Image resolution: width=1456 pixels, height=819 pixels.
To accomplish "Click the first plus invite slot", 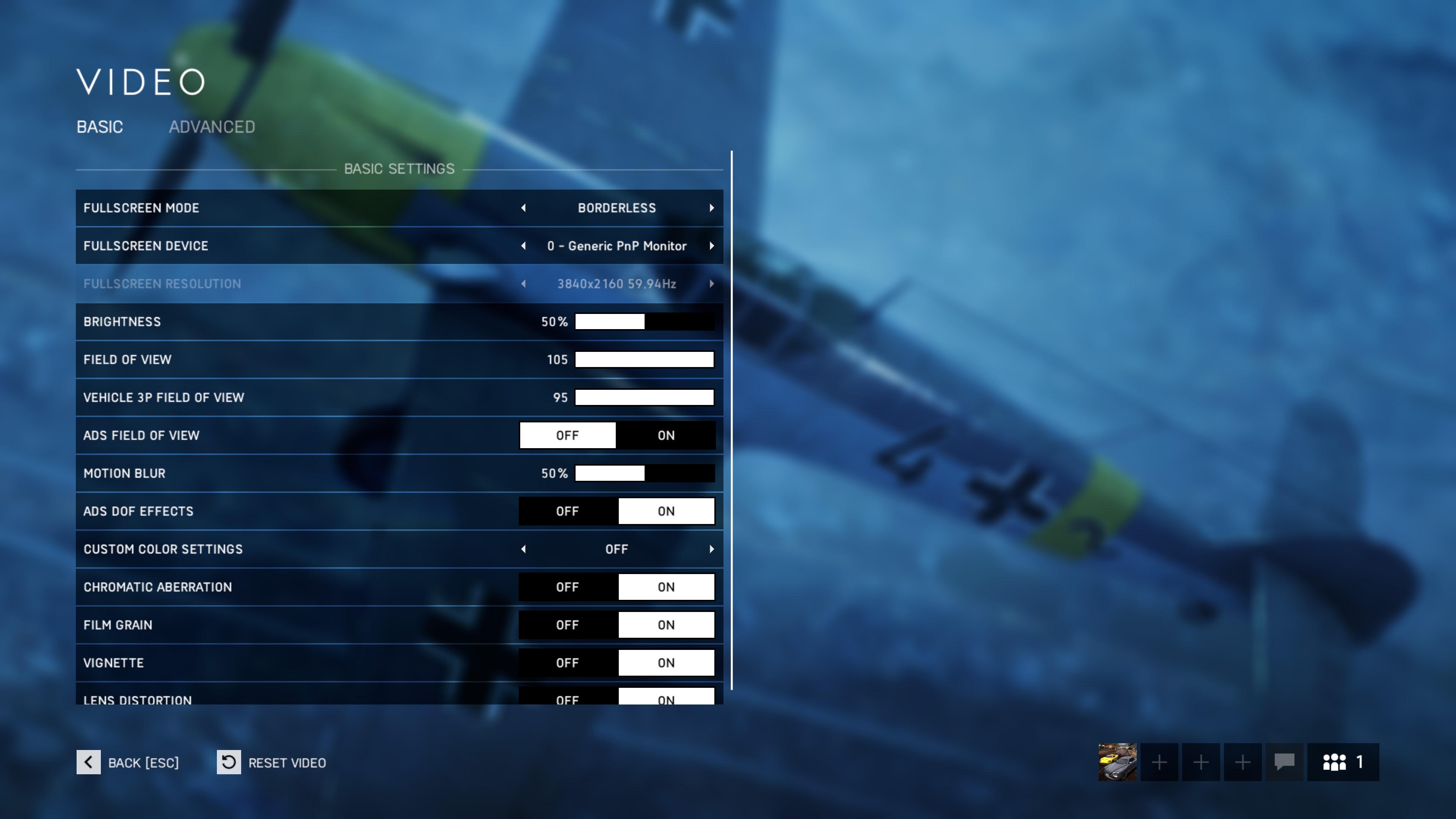I will 1159,762.
